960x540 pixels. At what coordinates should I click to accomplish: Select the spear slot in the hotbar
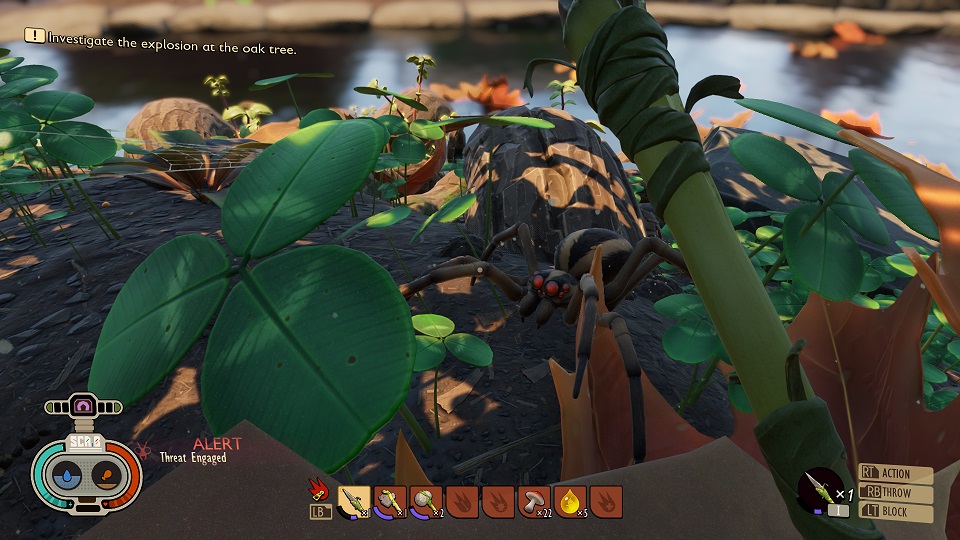click(355, 502)
